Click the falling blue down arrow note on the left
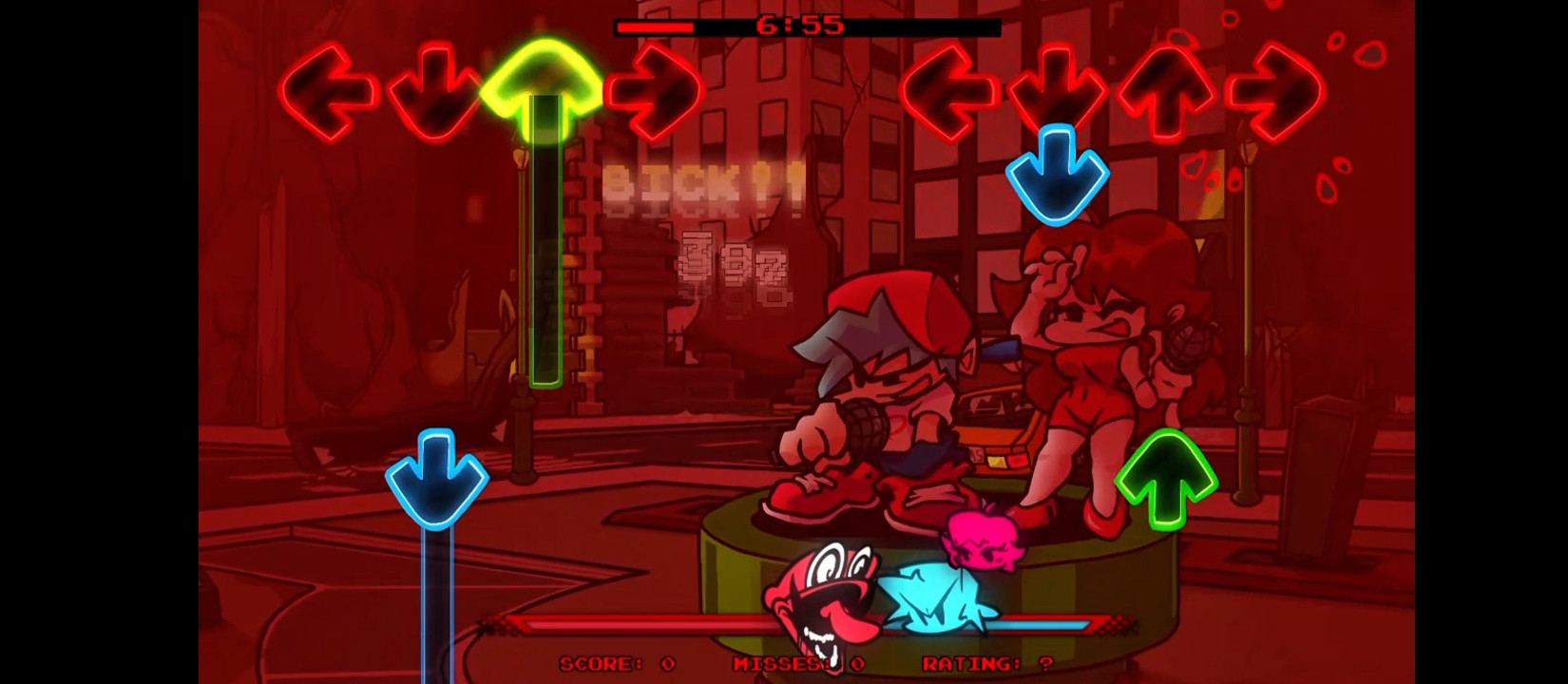 (435, 475)
